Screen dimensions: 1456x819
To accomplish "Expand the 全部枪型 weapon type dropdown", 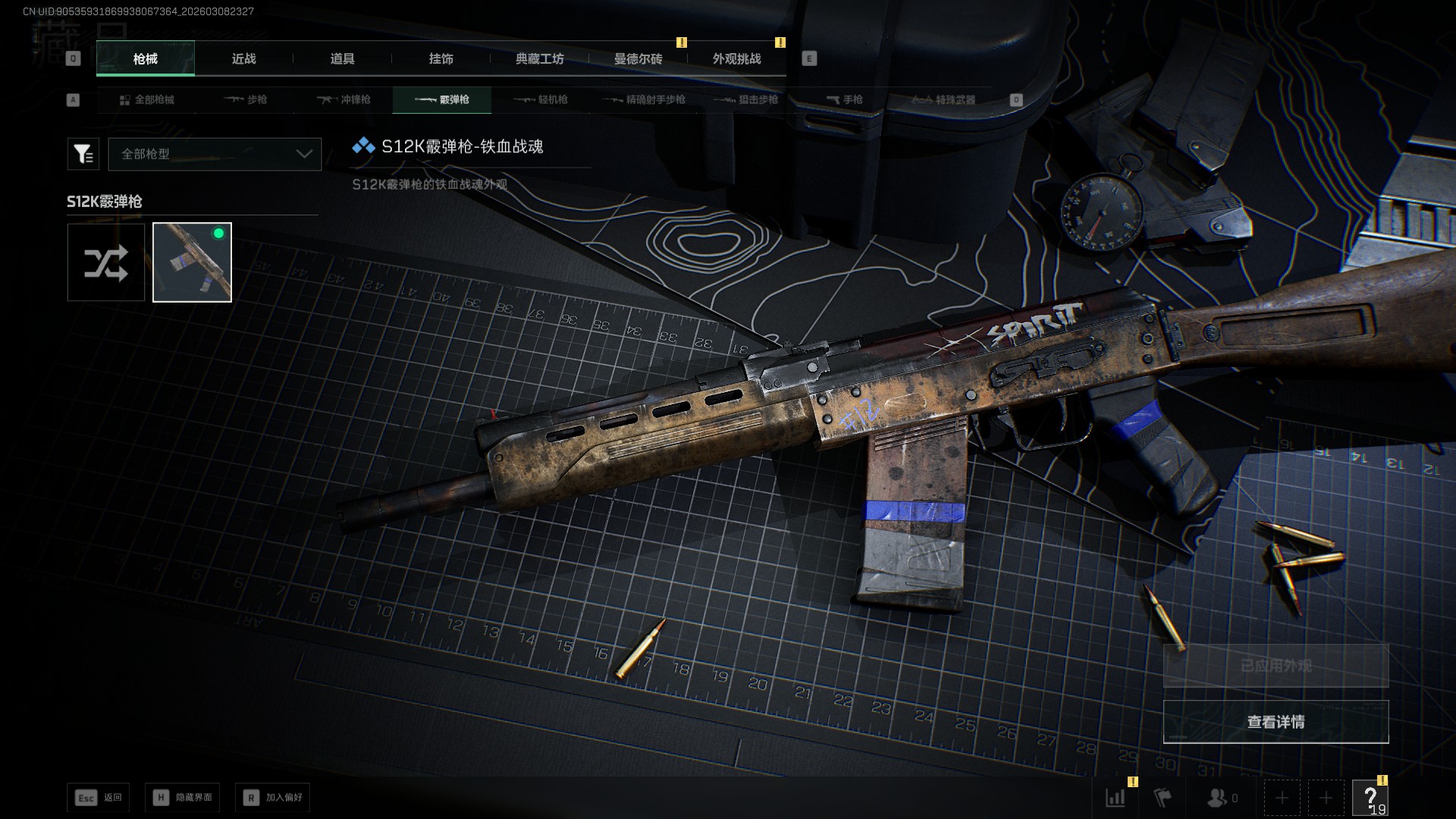I will (215, 154).
